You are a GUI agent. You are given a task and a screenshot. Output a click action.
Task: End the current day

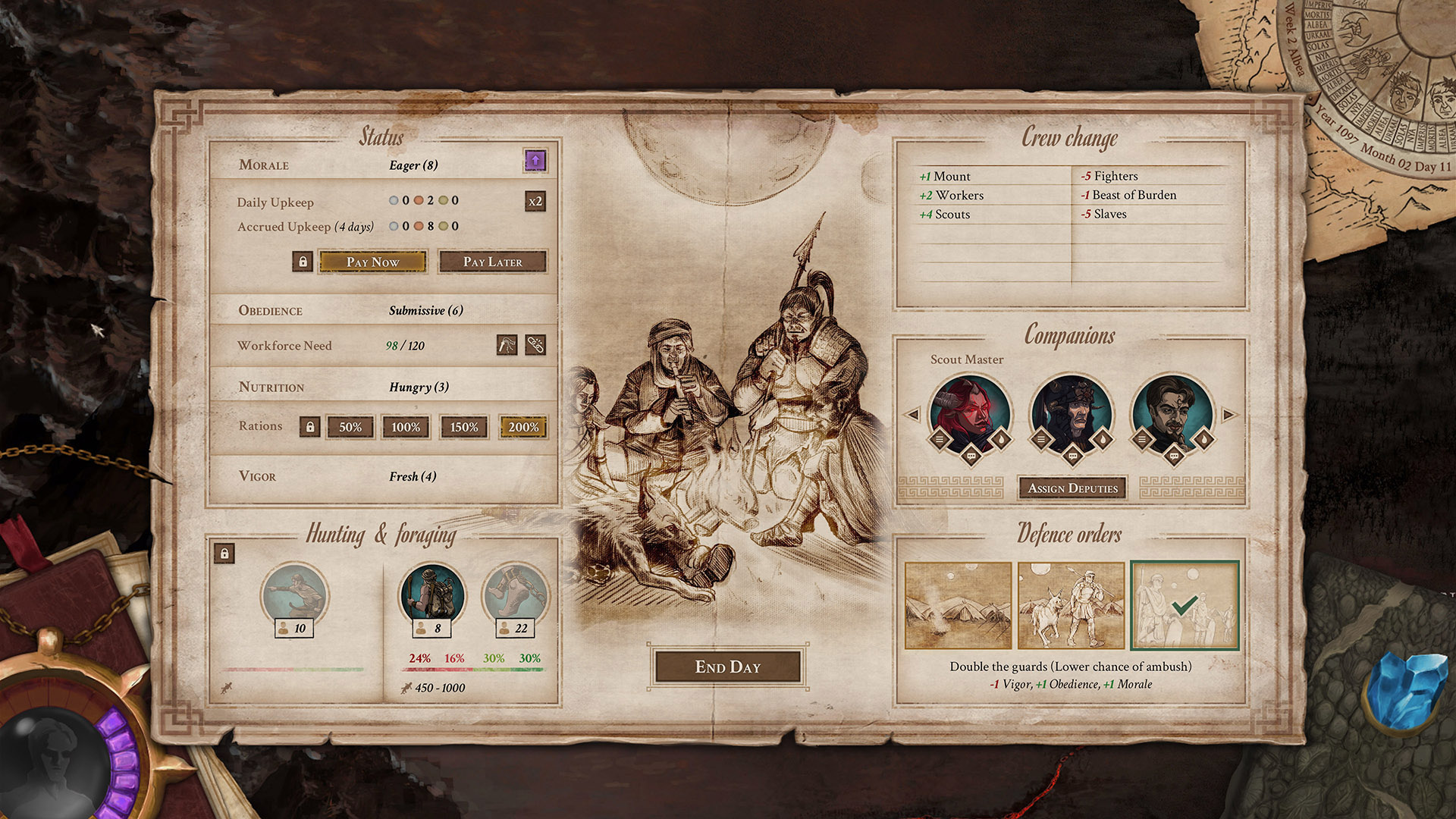[x=727, y=667]
